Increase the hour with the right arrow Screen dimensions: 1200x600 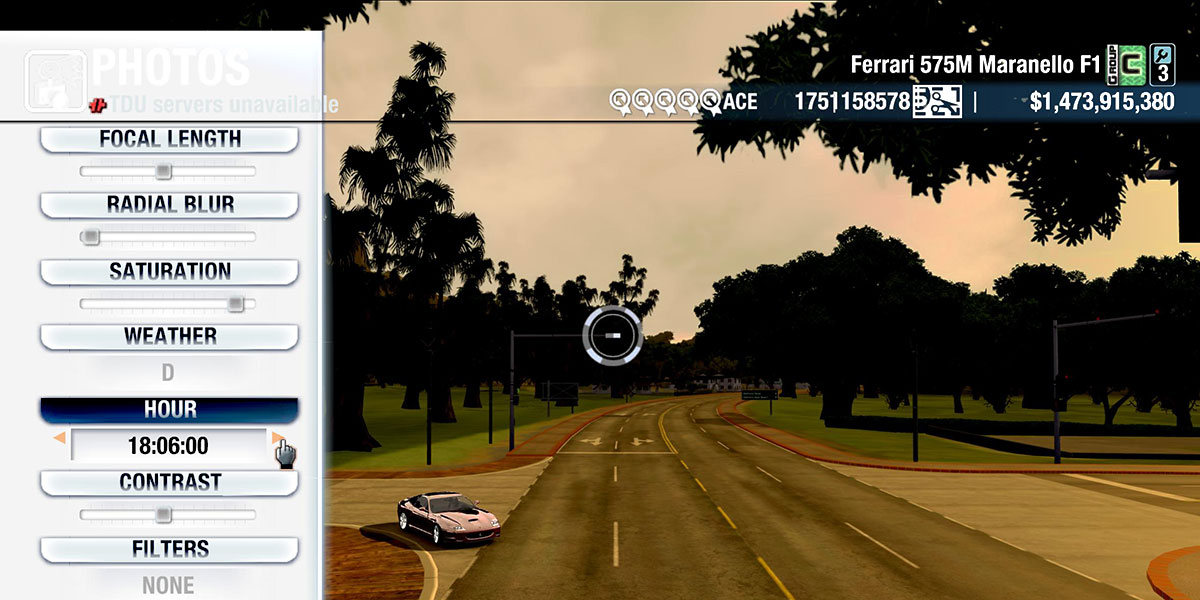click(x=277, y=438)
